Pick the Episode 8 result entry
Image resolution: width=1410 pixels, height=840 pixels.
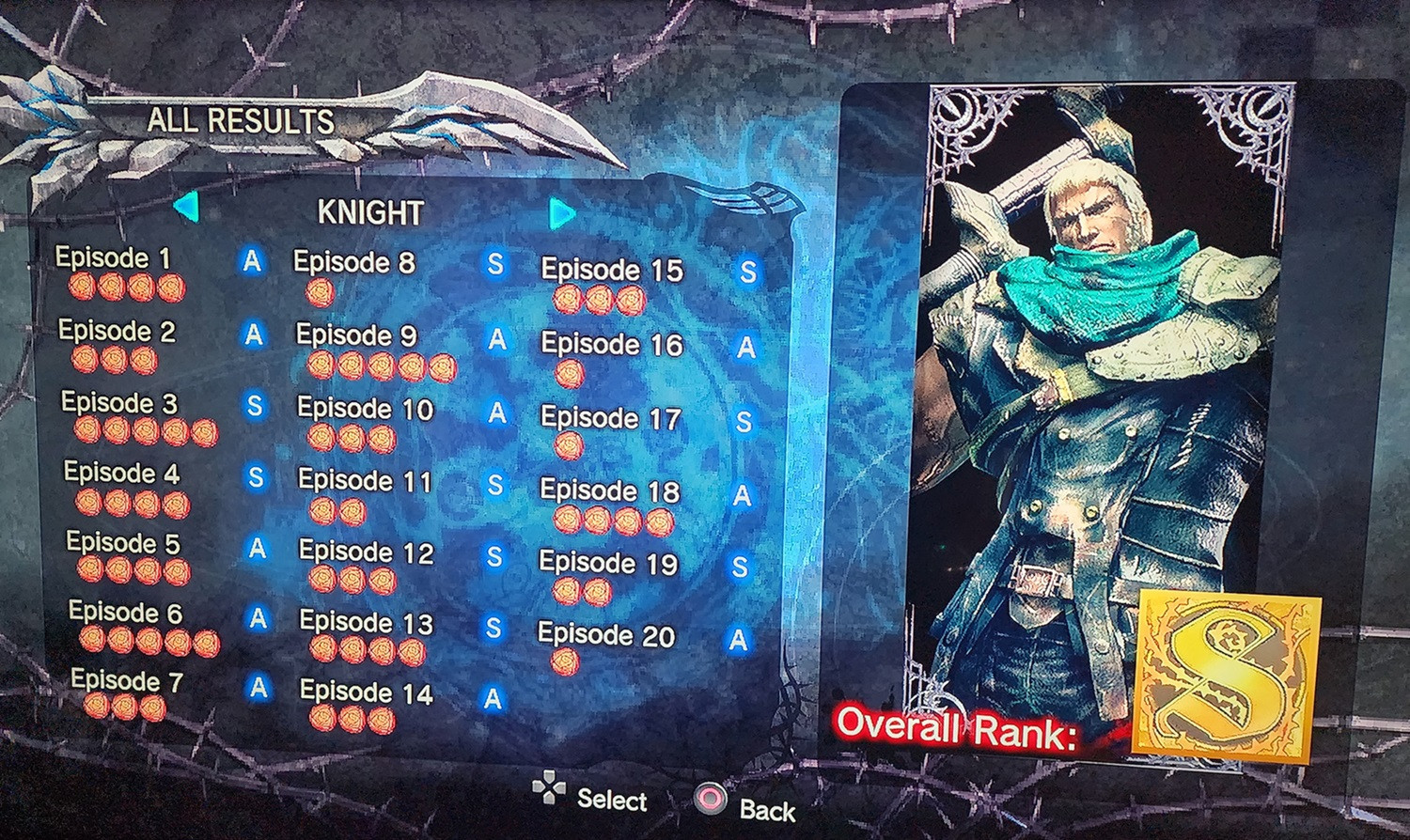pyautogui.click(x=354, y=263)
